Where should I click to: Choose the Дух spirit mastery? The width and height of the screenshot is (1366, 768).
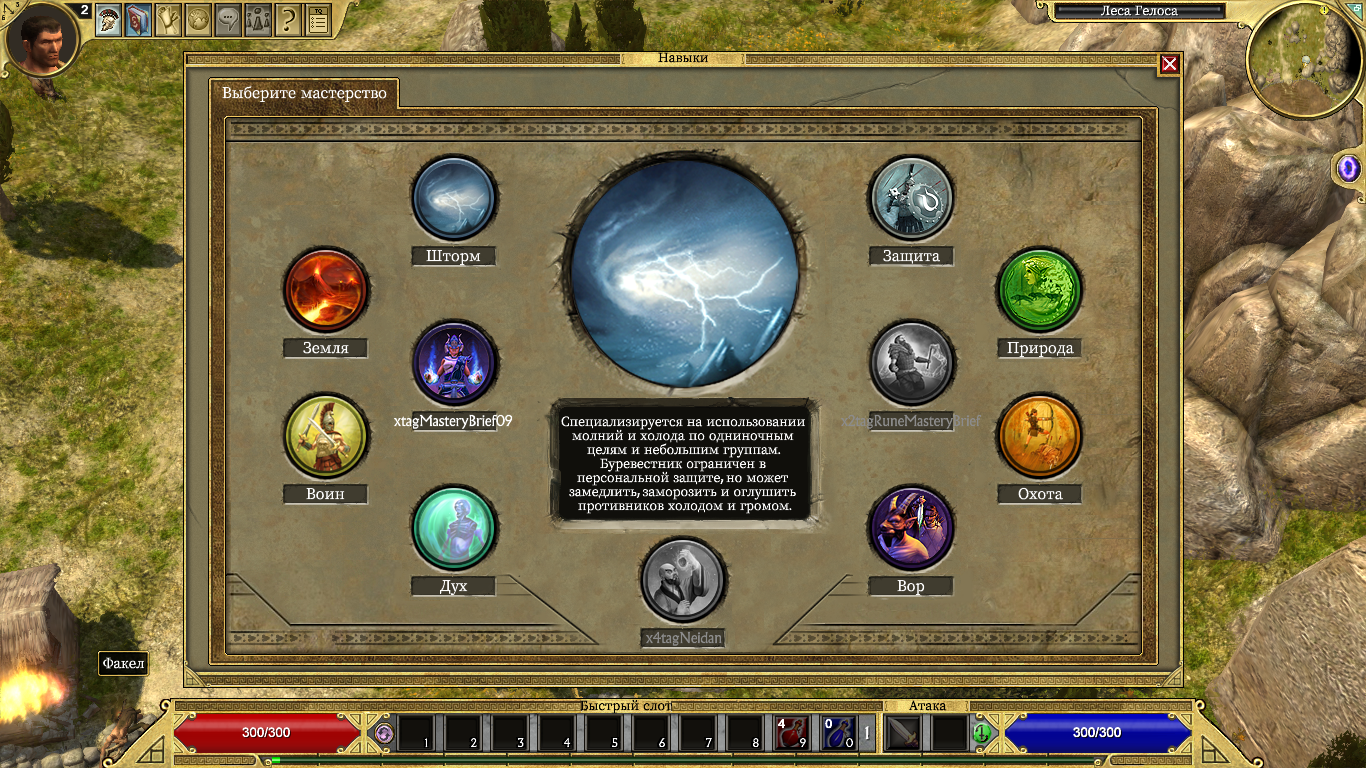[454, 528]
